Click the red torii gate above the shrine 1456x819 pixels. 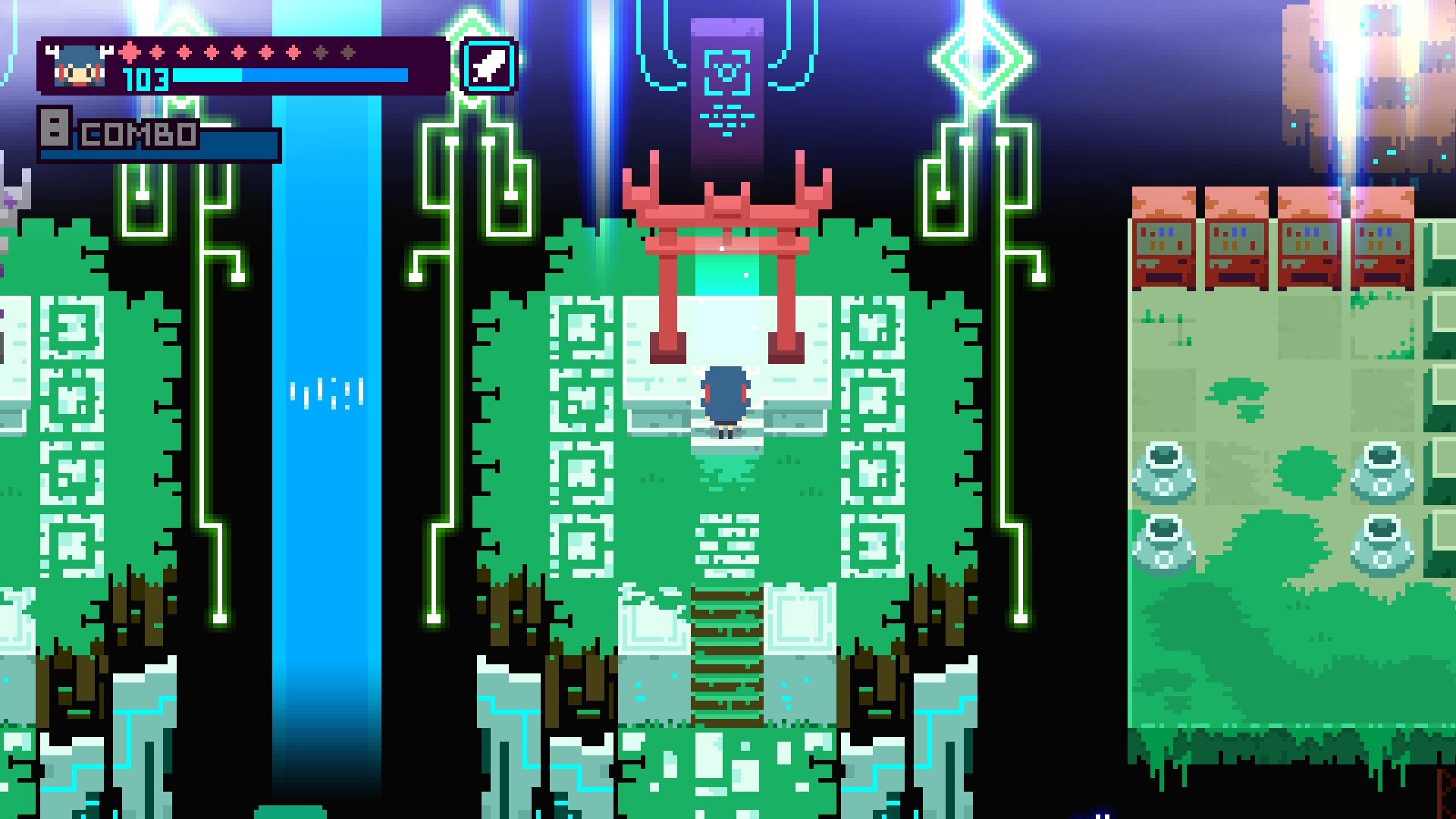pyautogui.click(x=726, y=212)
